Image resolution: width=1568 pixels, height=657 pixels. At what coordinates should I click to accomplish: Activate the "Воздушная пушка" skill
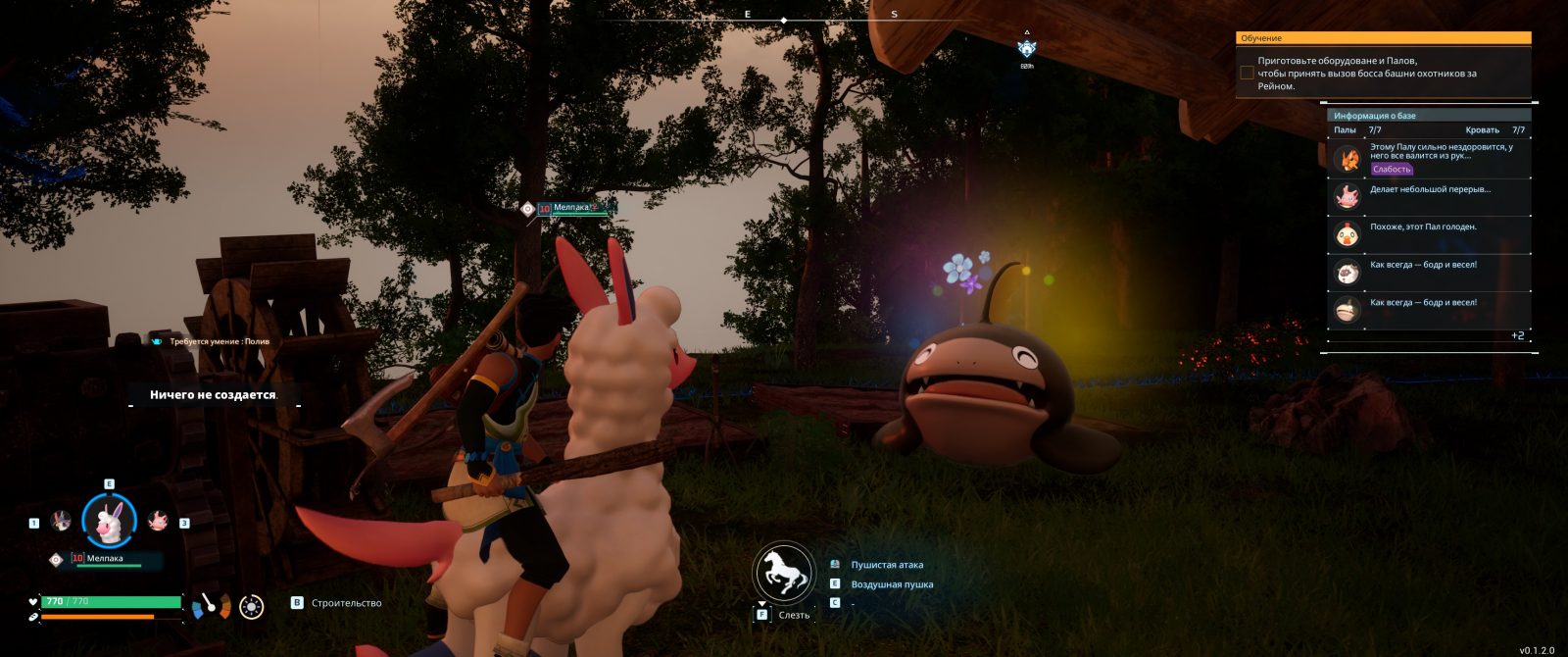(x=892, y=584)
